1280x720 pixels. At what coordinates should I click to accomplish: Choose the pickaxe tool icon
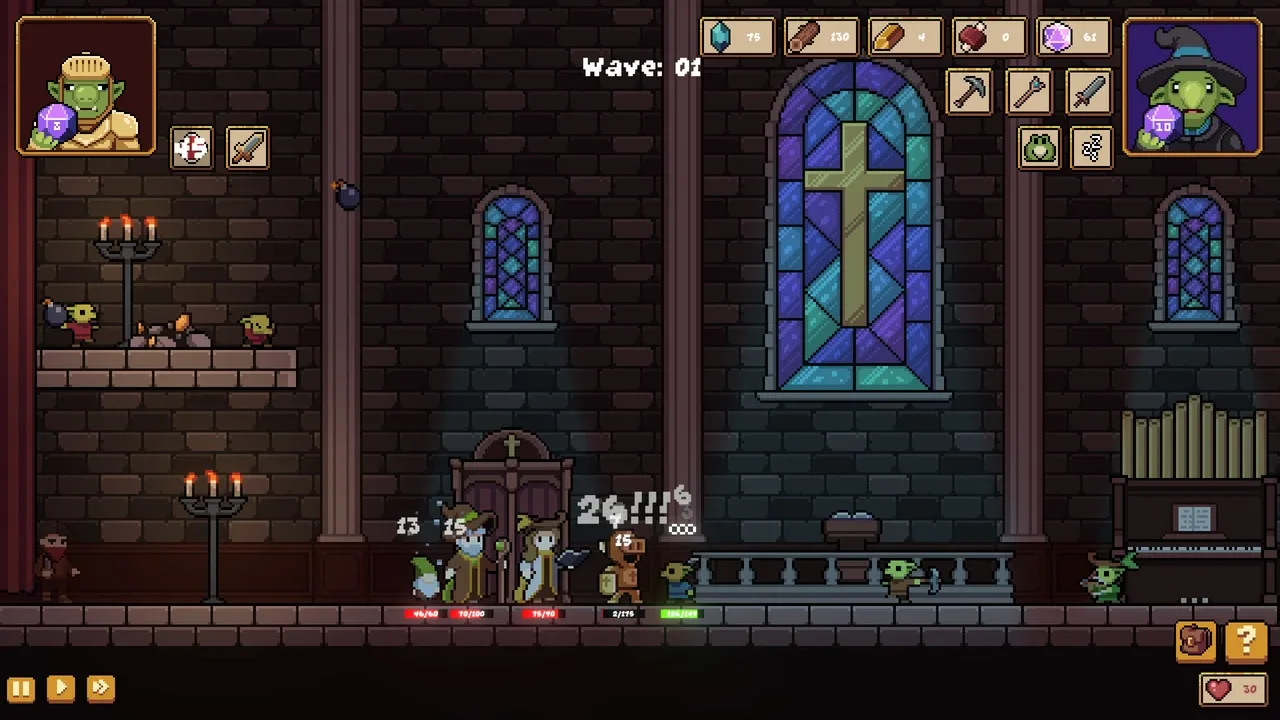coord(970,93)
